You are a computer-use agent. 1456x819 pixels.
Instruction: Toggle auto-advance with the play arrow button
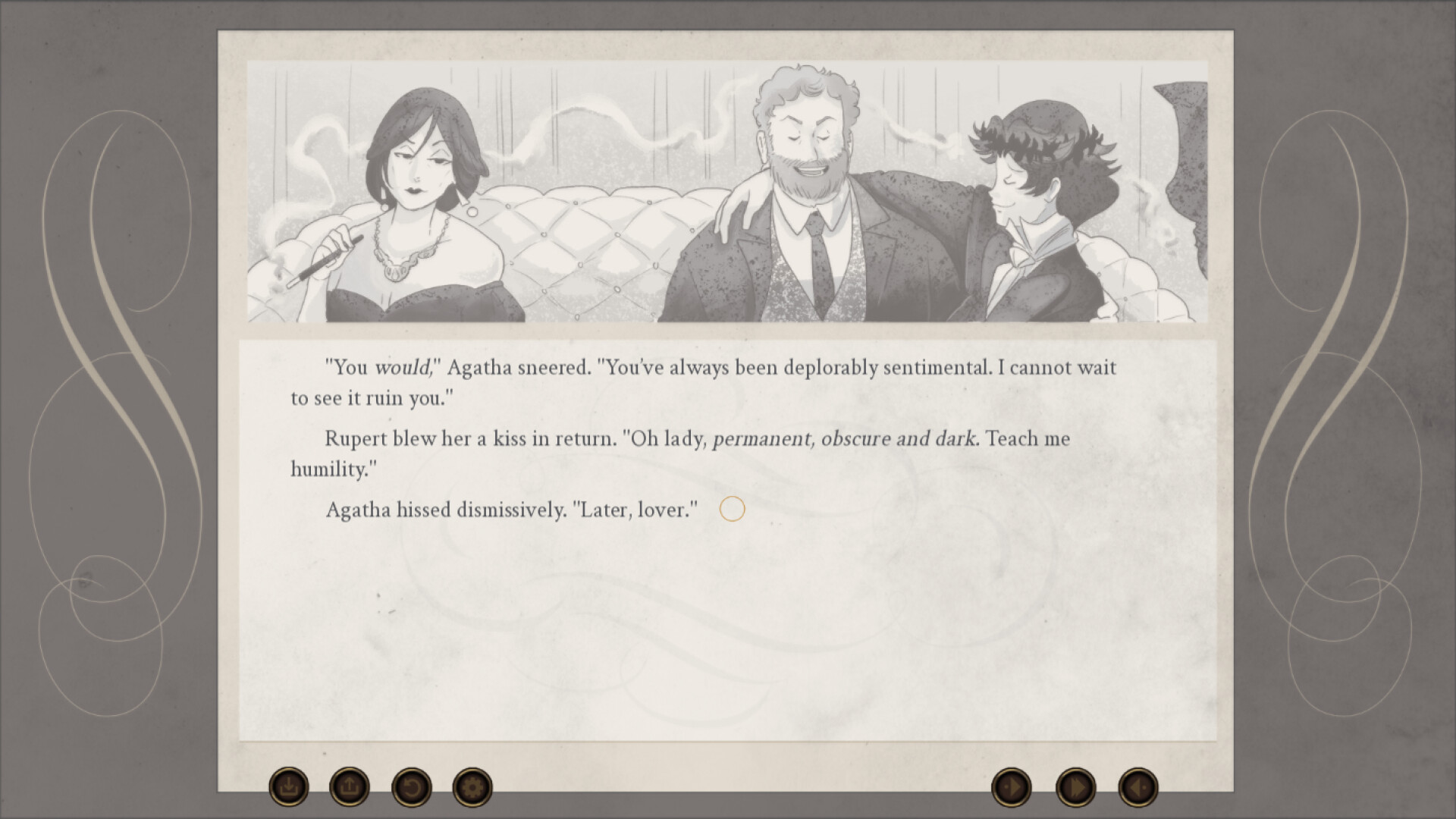pyautogui.click(x=1012, y=789)
